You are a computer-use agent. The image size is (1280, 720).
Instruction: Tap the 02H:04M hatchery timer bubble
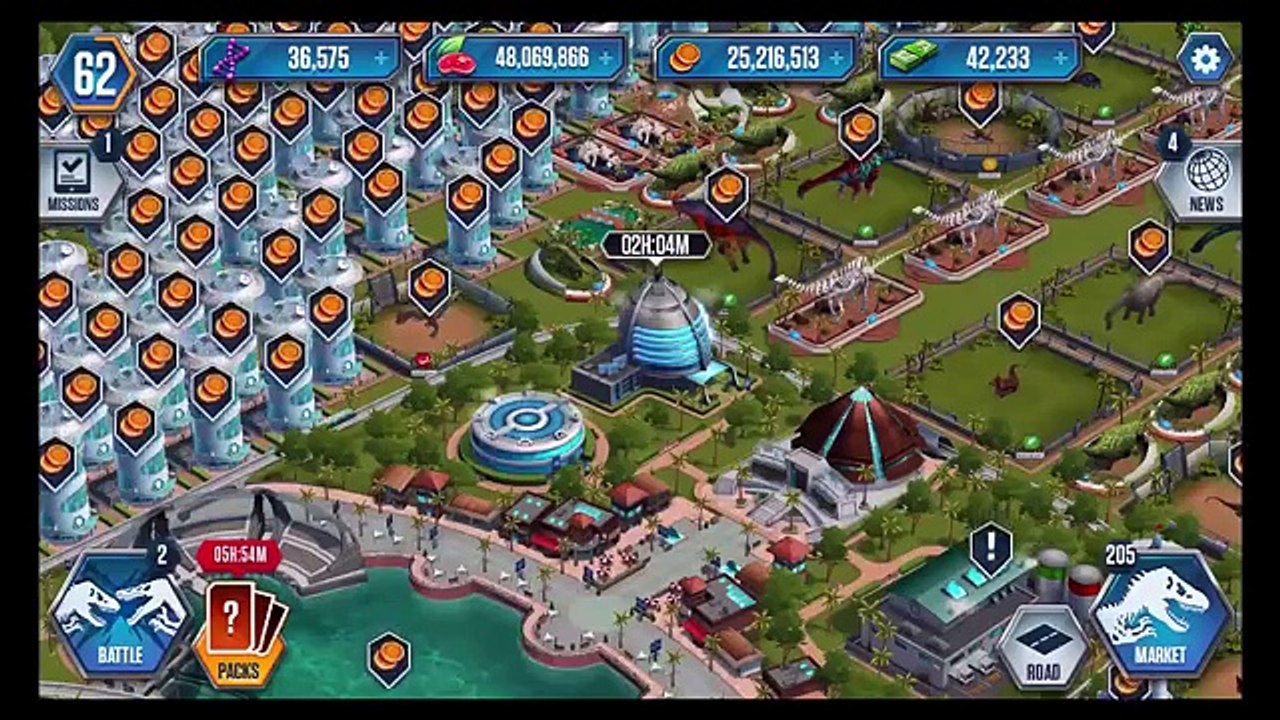(x=656, y=245)
